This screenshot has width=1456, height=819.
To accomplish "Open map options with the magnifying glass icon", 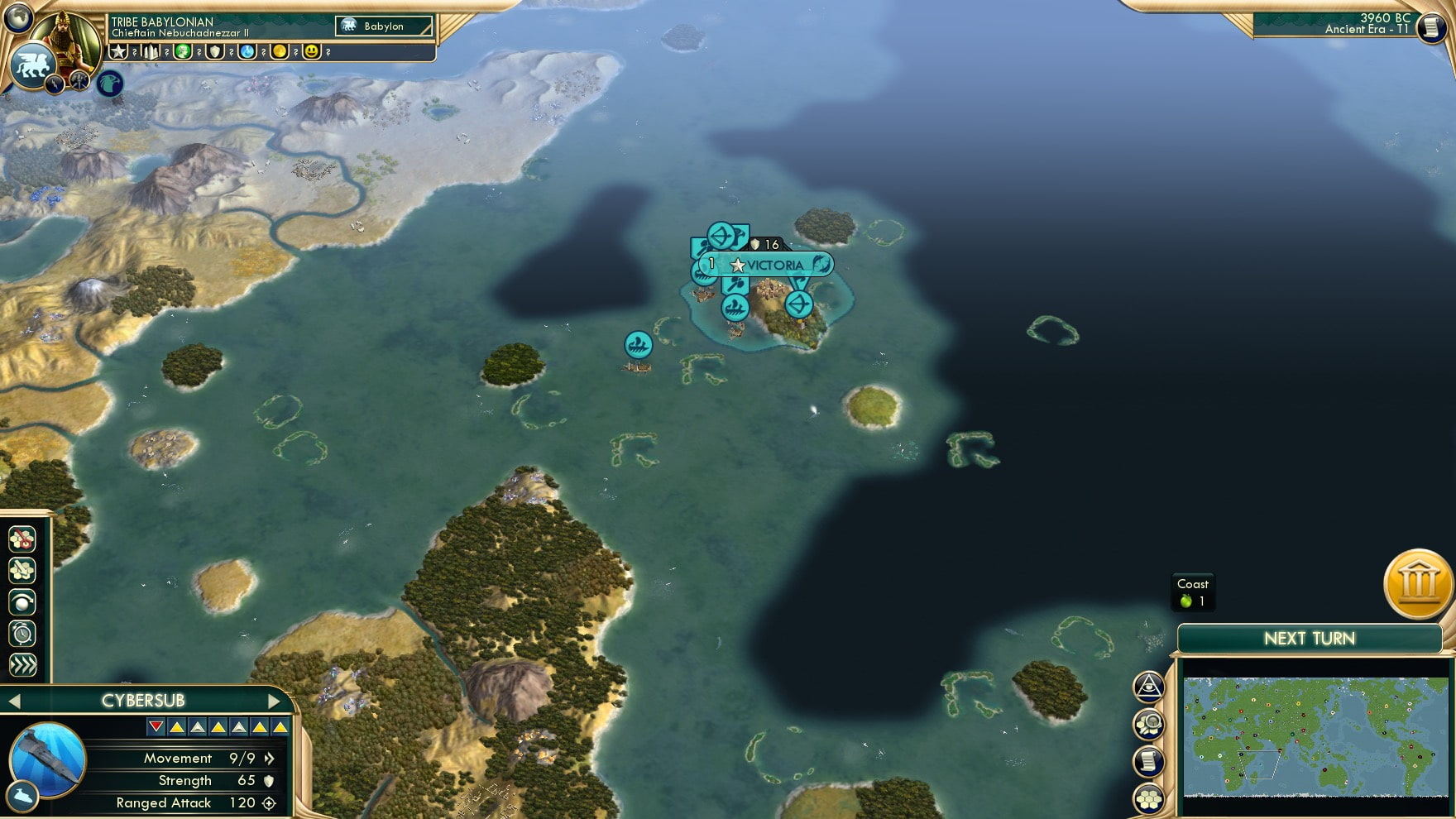I will tap(1148, 722).
